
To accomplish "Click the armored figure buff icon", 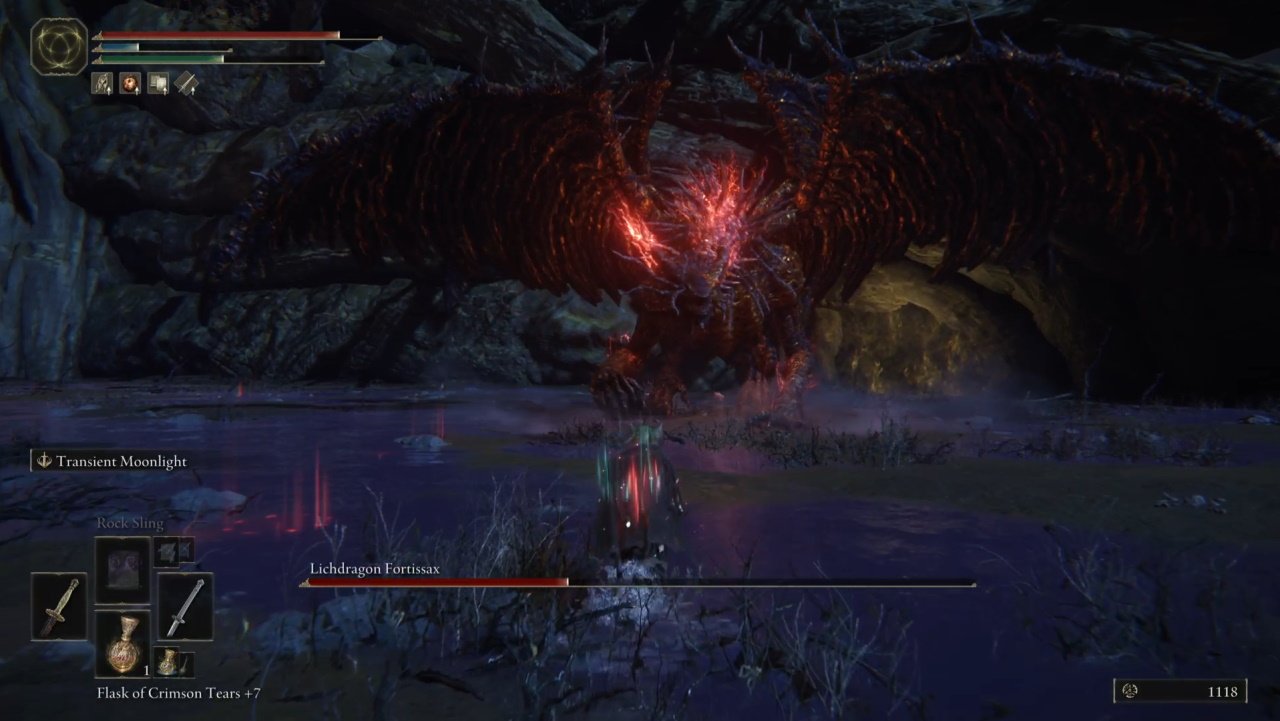I will coord(102,84).
